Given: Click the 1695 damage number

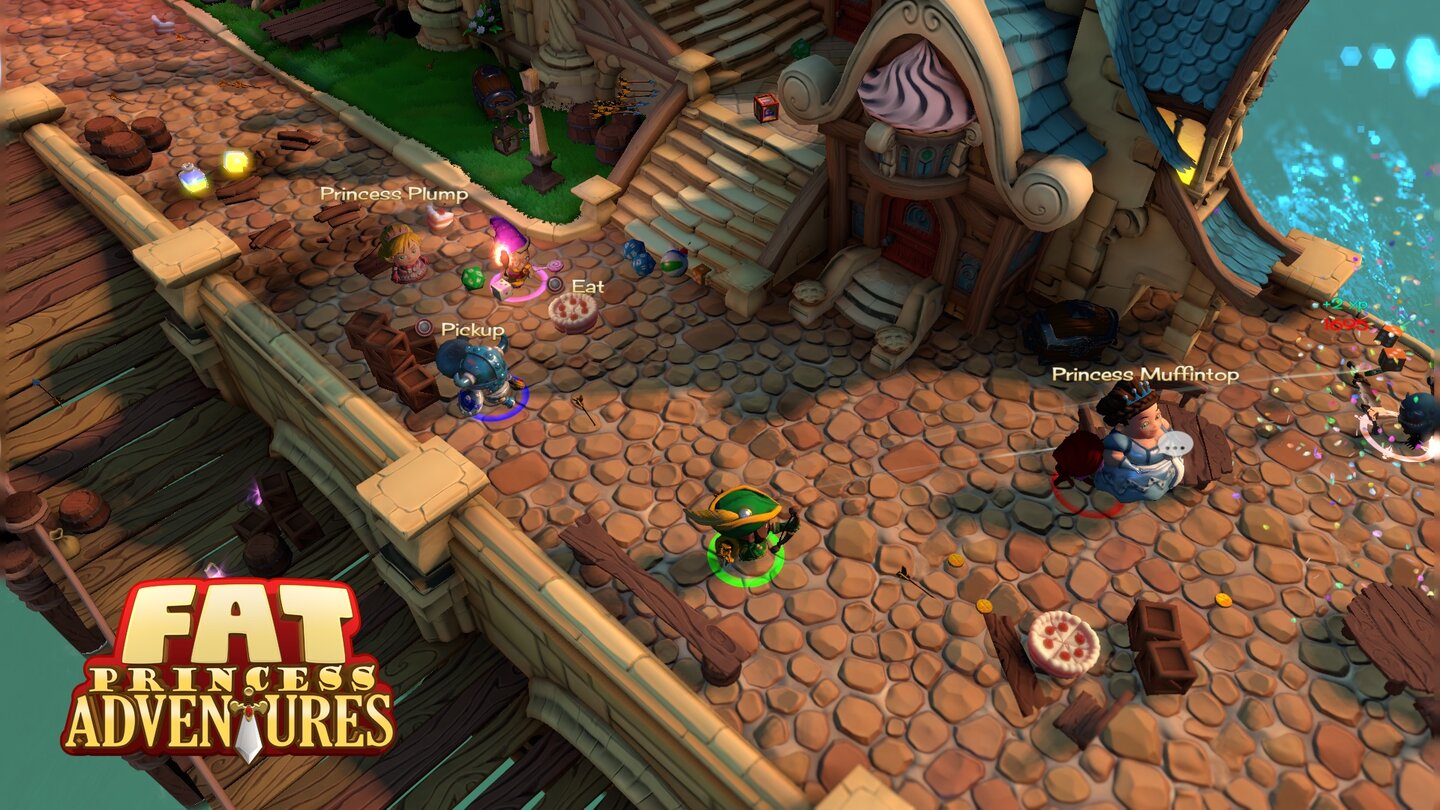Looking at the screenshot, I should click(x=1346, y=325).
